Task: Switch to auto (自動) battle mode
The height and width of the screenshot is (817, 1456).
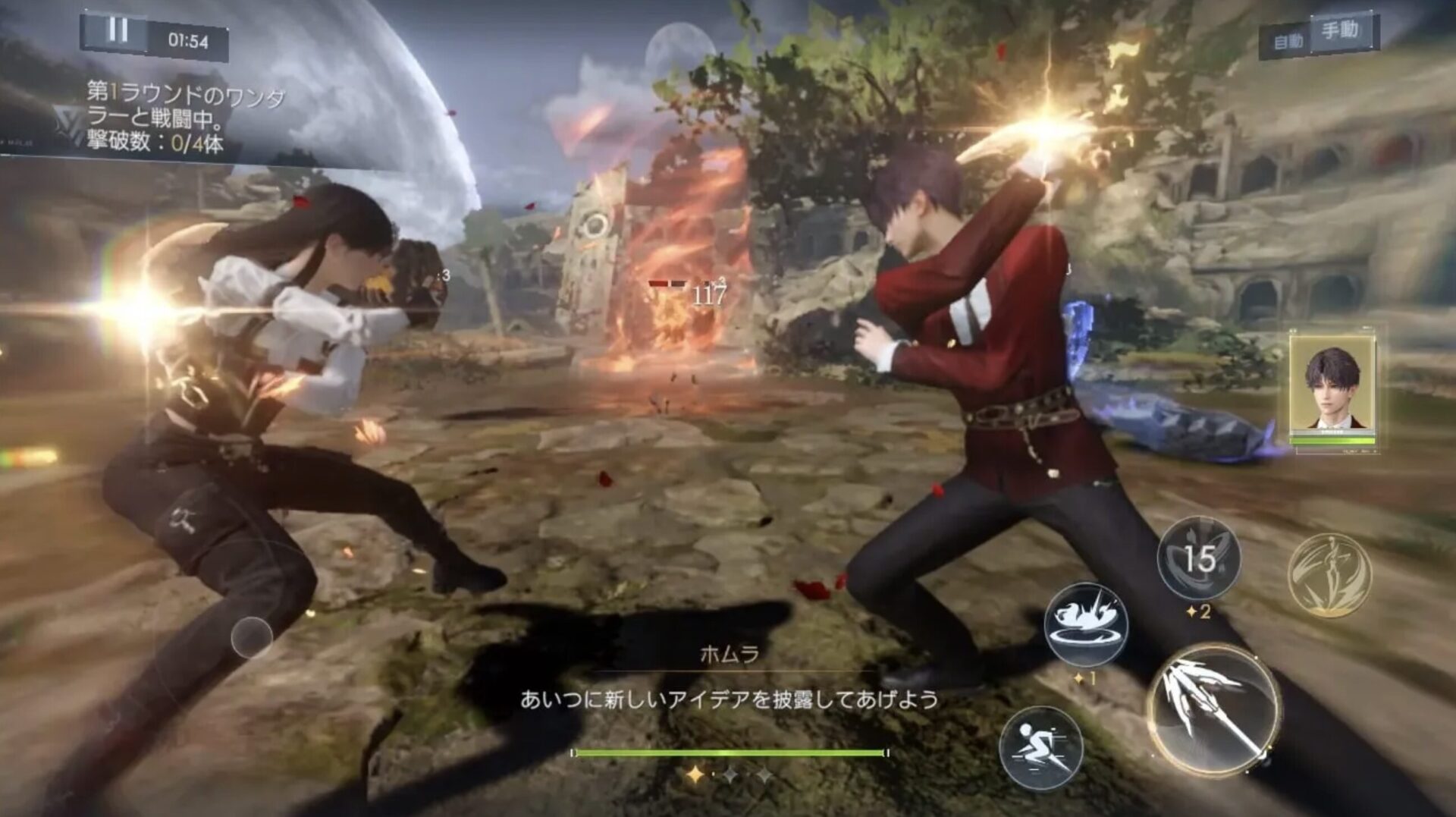Action: point(1287,40)
